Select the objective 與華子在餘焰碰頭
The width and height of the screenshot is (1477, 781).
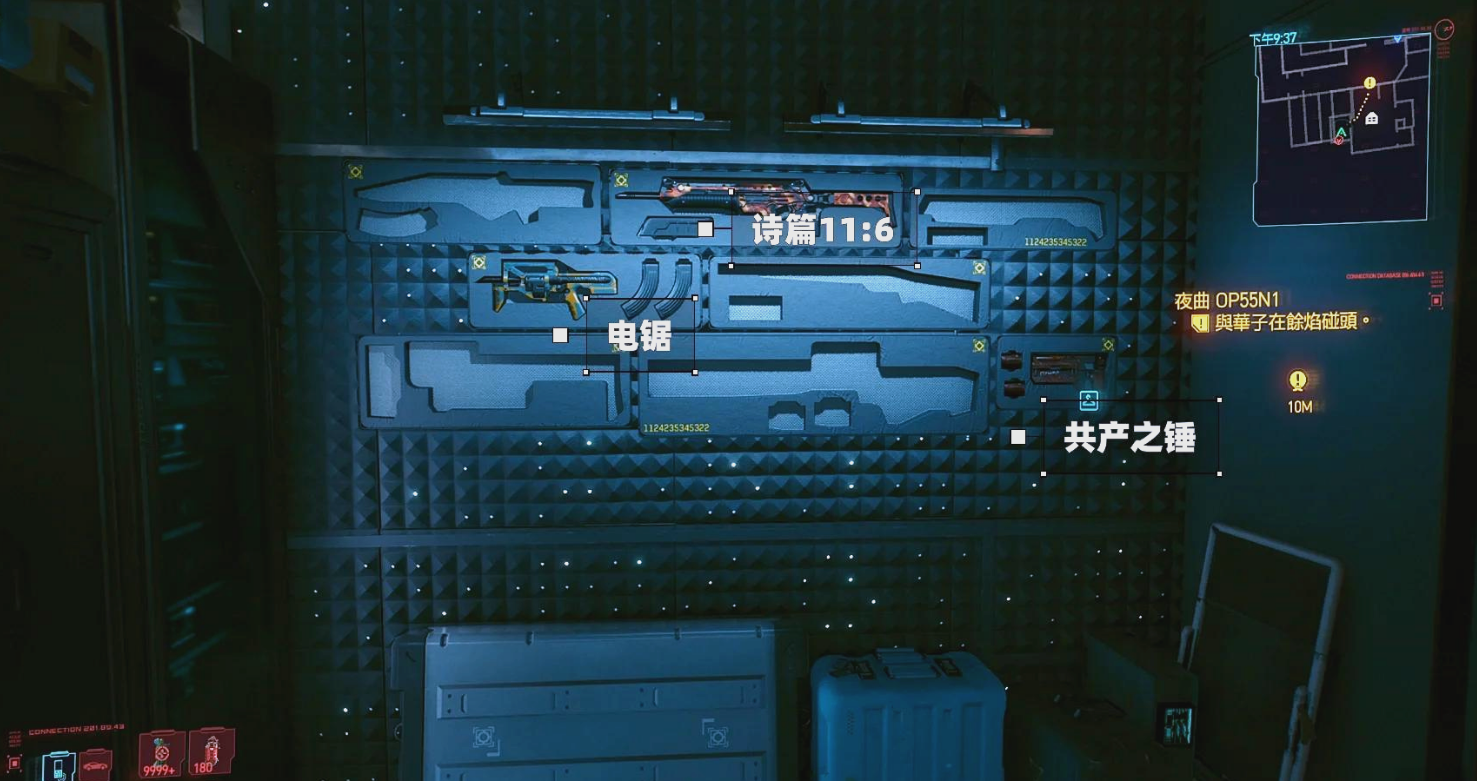pos(1289,323)
